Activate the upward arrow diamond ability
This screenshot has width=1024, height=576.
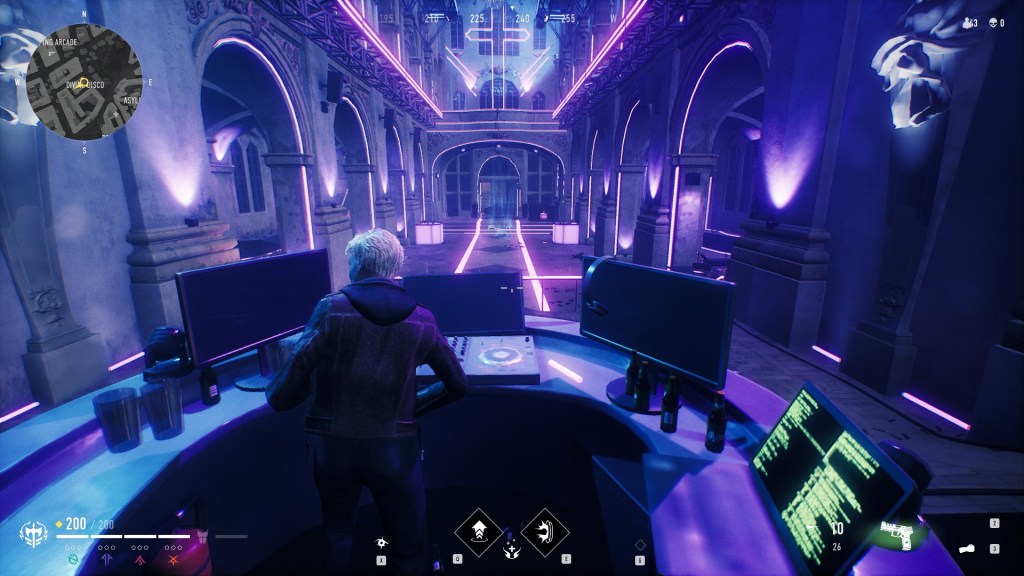point(478,529)
